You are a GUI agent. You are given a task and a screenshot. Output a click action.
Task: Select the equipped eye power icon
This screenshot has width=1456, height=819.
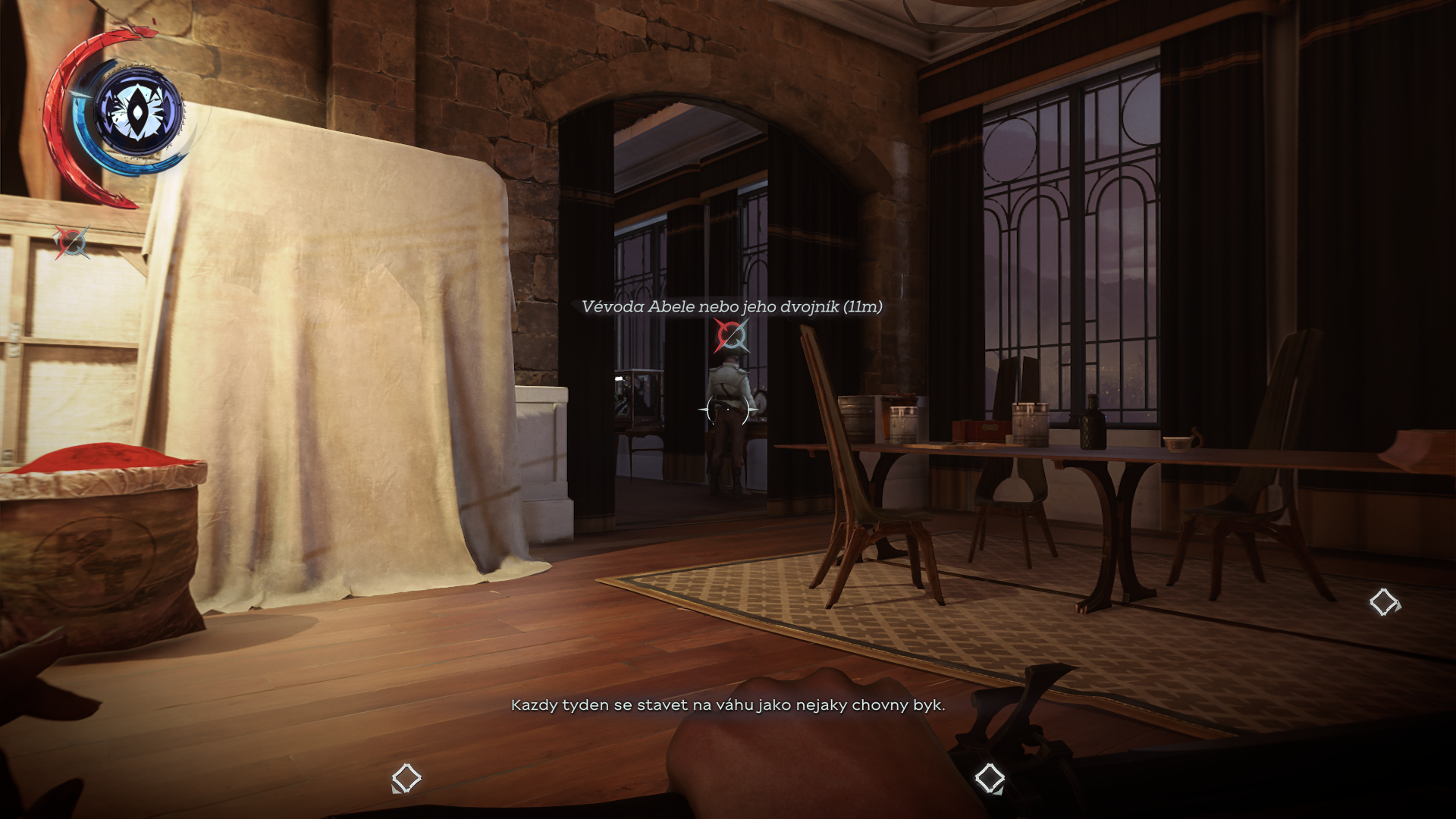pos(139,112)
